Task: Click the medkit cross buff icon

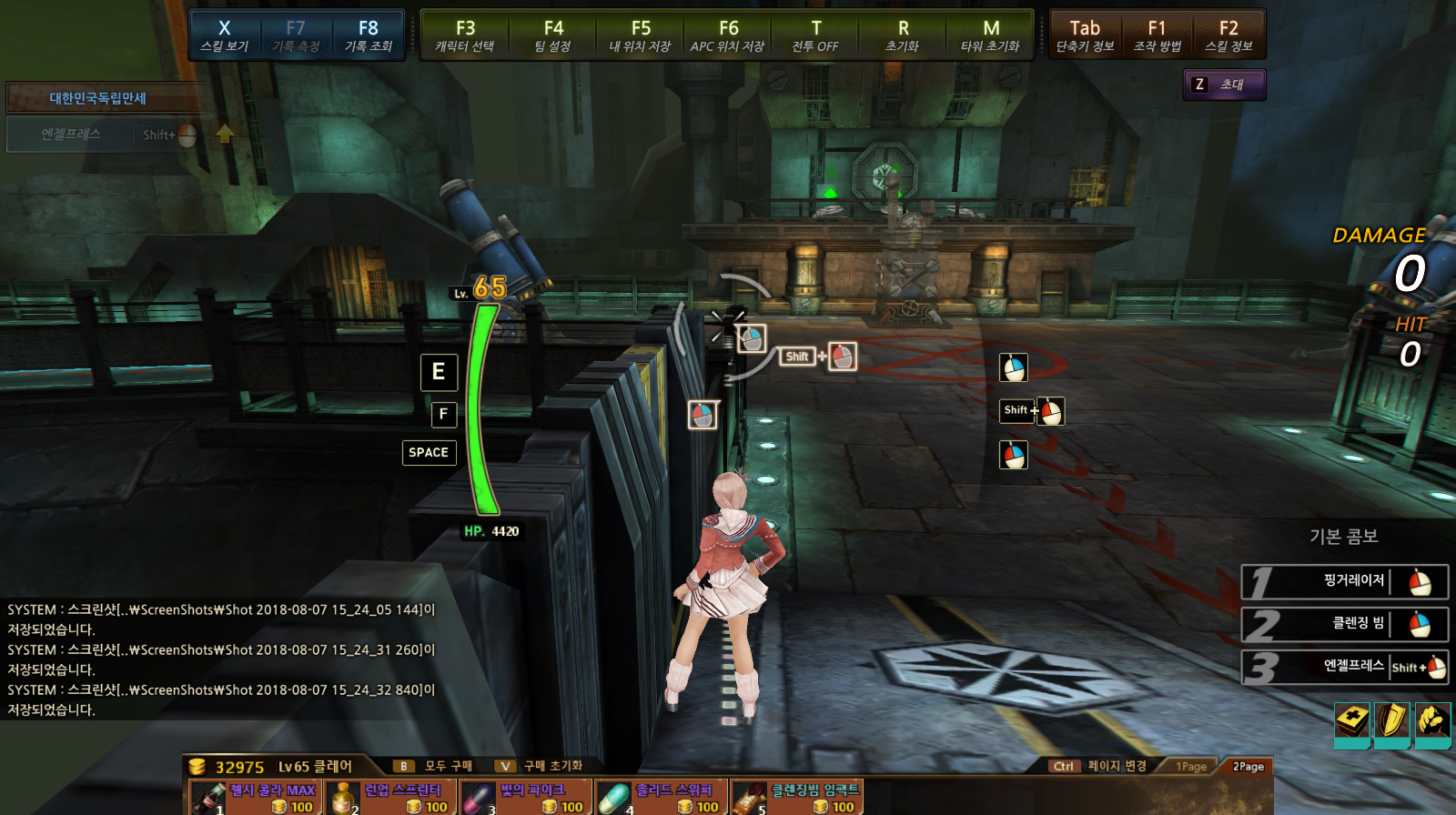Action: (1352, 723)
